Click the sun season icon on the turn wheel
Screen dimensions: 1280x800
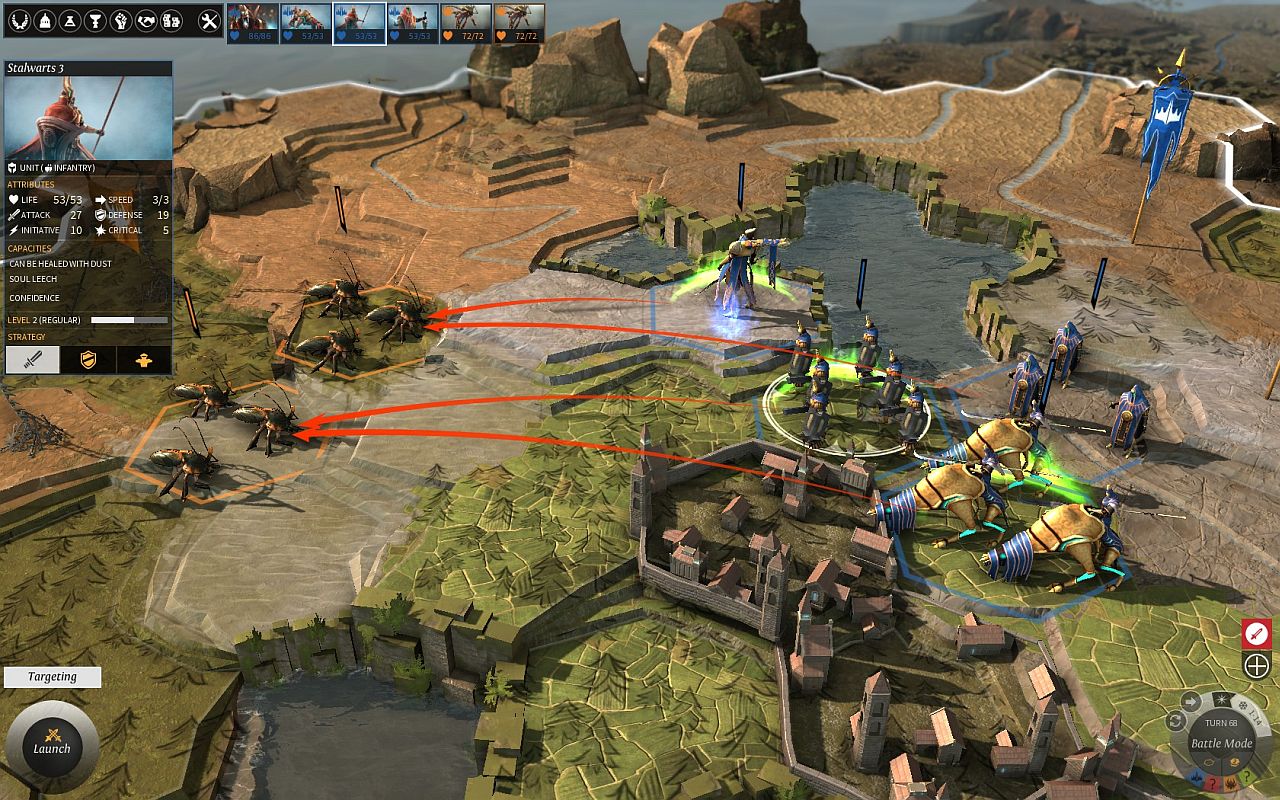[1221, 700]
